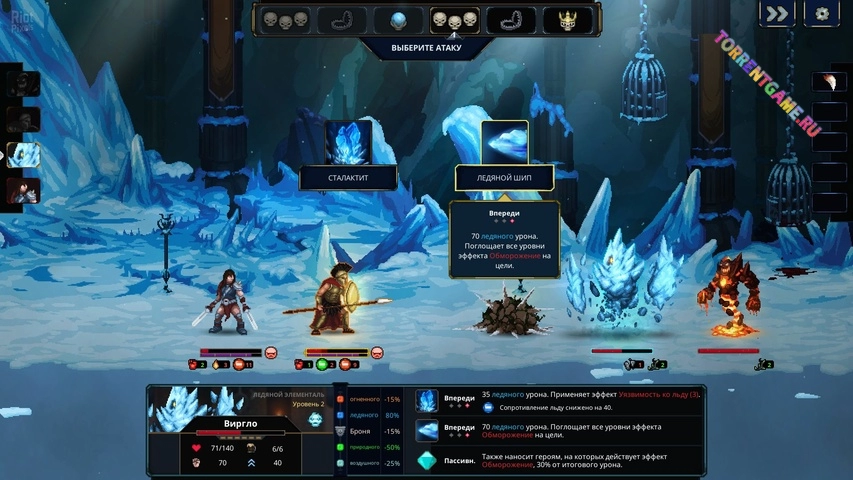This screenshot has width=853, height=480.
Task: Select the red-armored hero portrait in turn list
Action: 23,190
